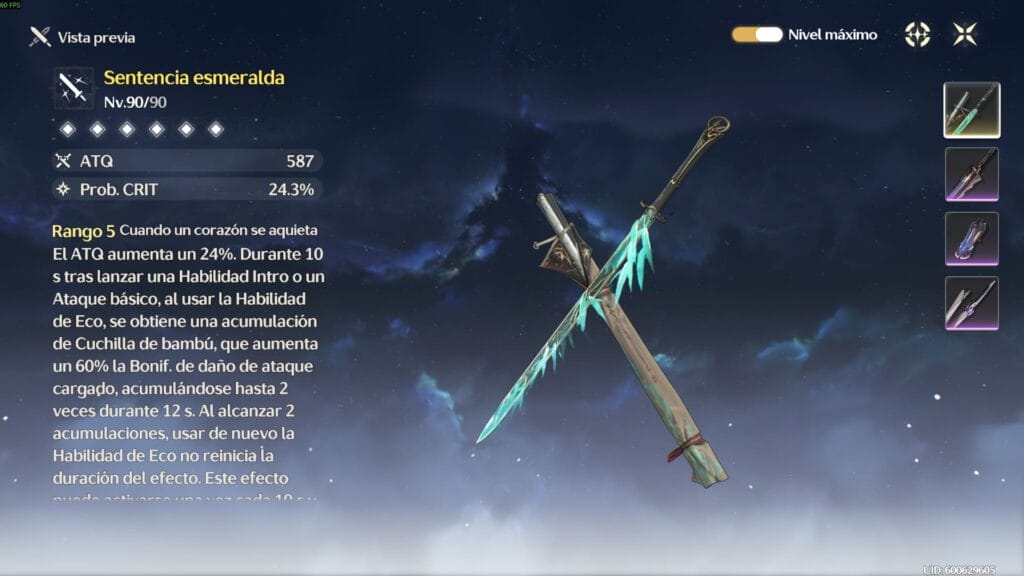
Task: Select the highlighted green-bladed sword thumbnail
Action: click(x=971, y=110)
